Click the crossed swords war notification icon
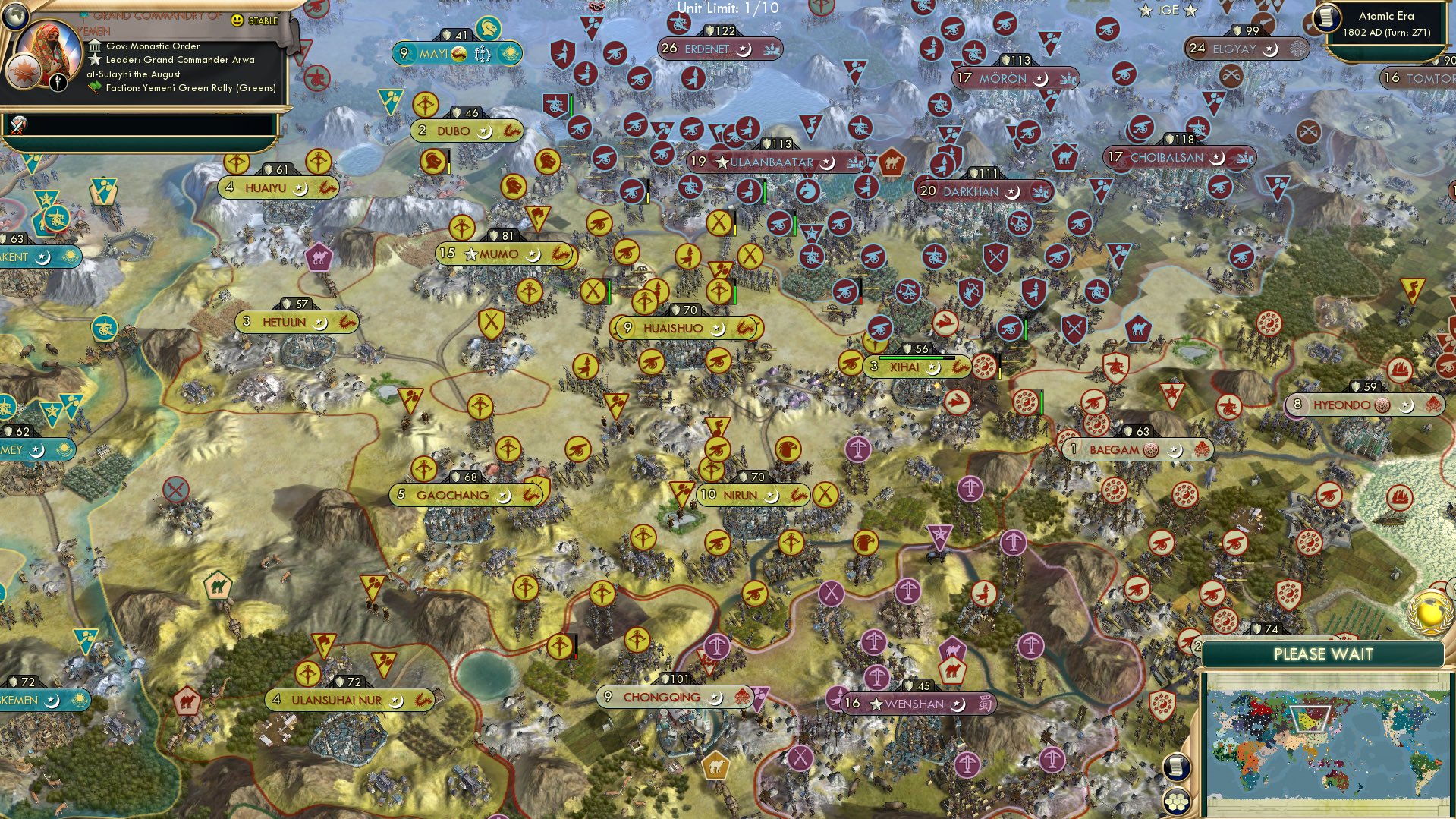 click(17, 125)
